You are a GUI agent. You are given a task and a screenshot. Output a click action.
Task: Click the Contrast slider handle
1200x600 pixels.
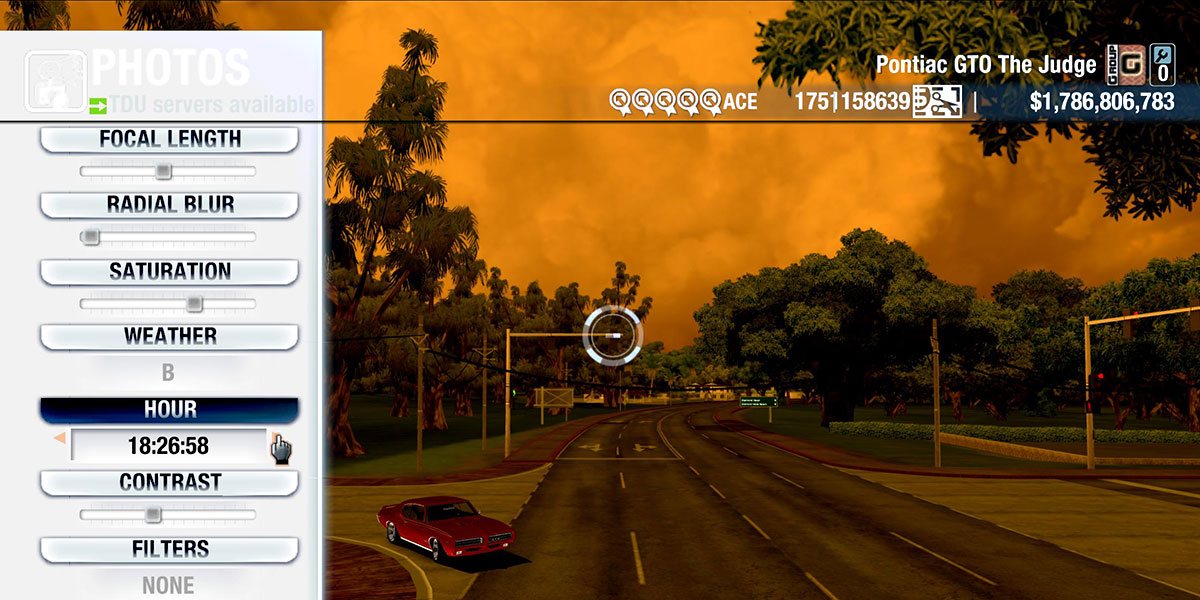click(x=152, y=515)
